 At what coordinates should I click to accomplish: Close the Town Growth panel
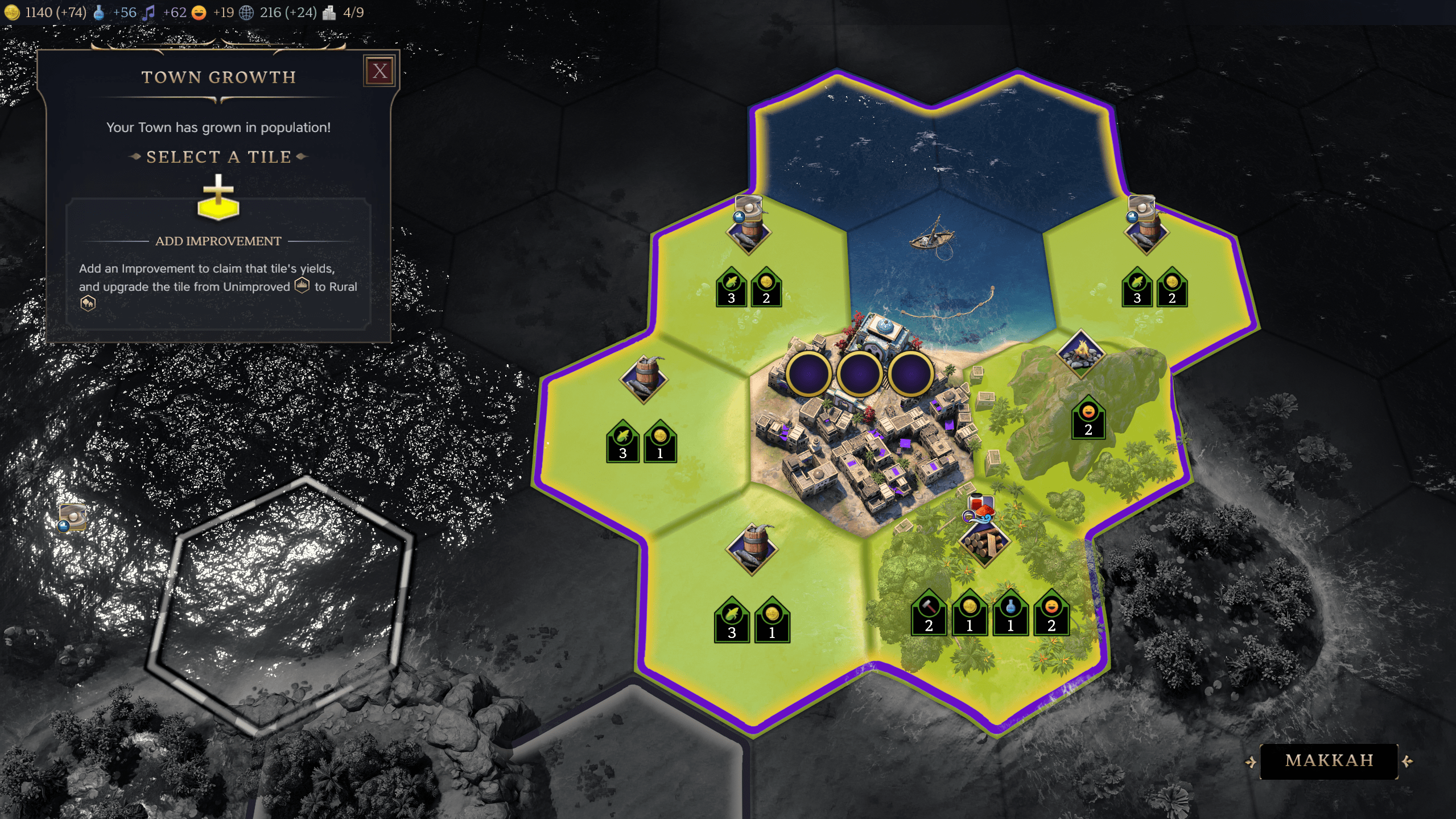coord(380,71)
